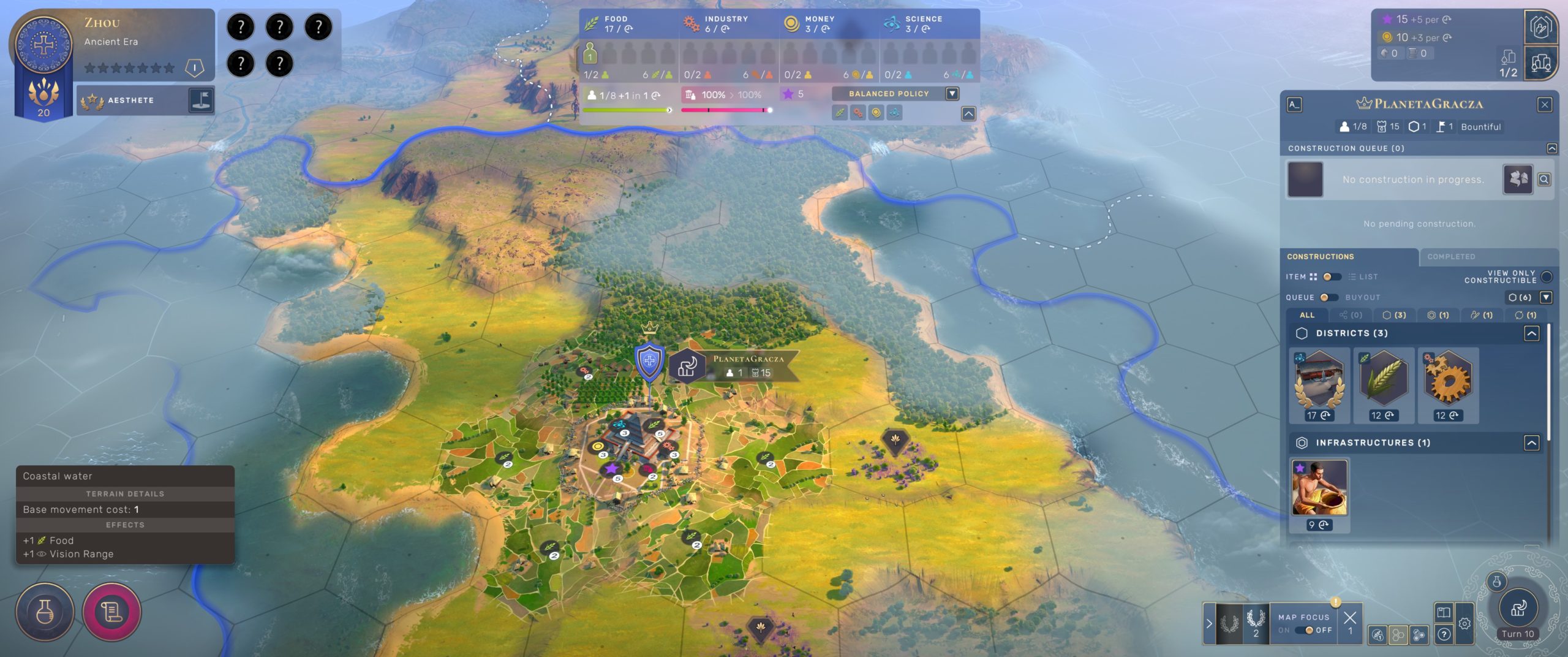Open the Zhou empire emblem
Screen dimensions: 1568x657
tap(43, 45)
